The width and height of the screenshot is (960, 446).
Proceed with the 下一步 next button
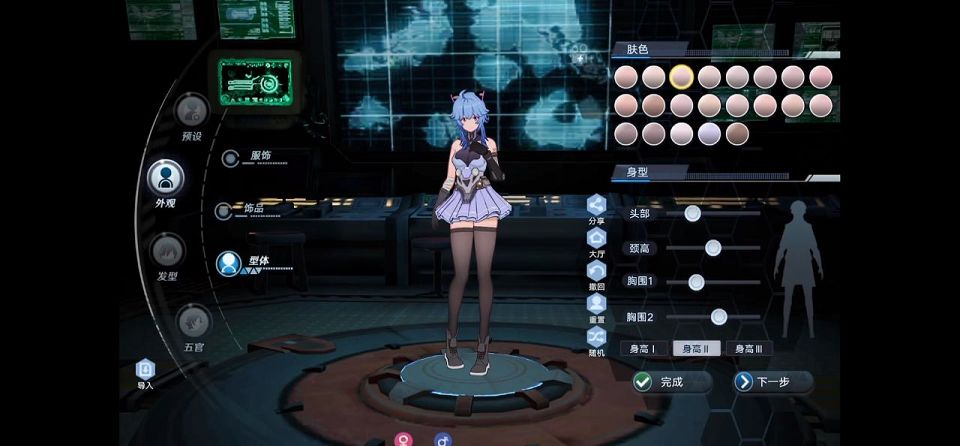[773, 382]
